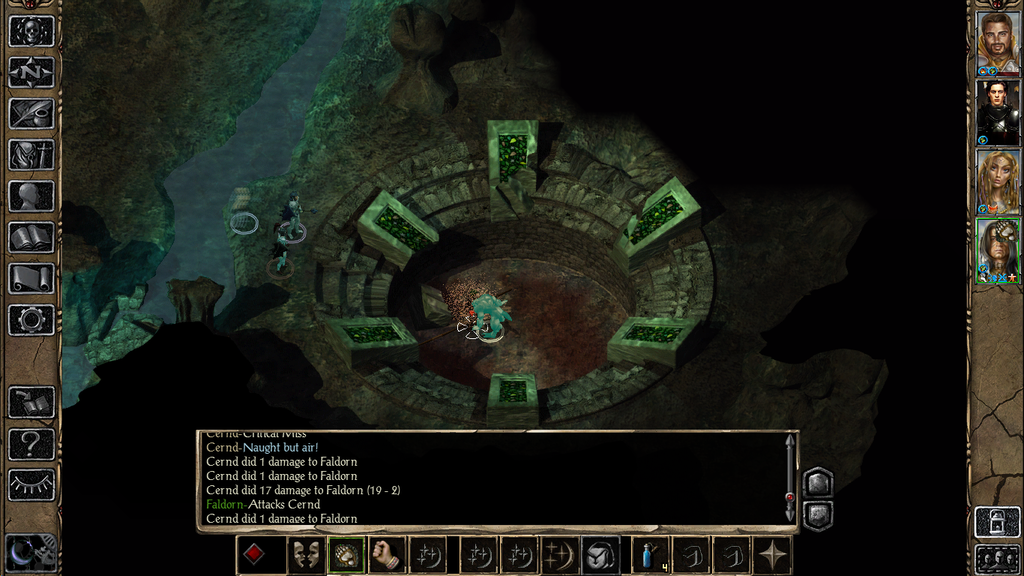Select the blonde woman party portrait
1024x576 pixels.
pos(997,179)
